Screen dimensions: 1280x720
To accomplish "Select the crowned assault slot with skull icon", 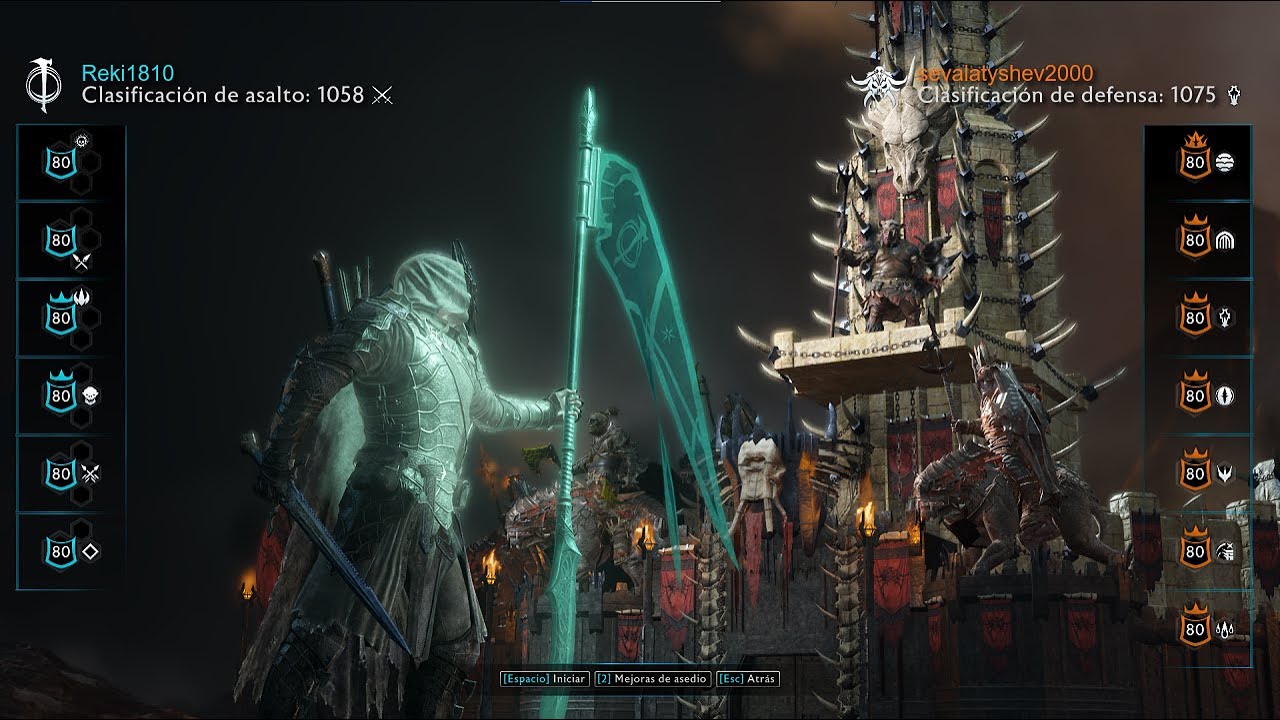I will coord(70,395).
